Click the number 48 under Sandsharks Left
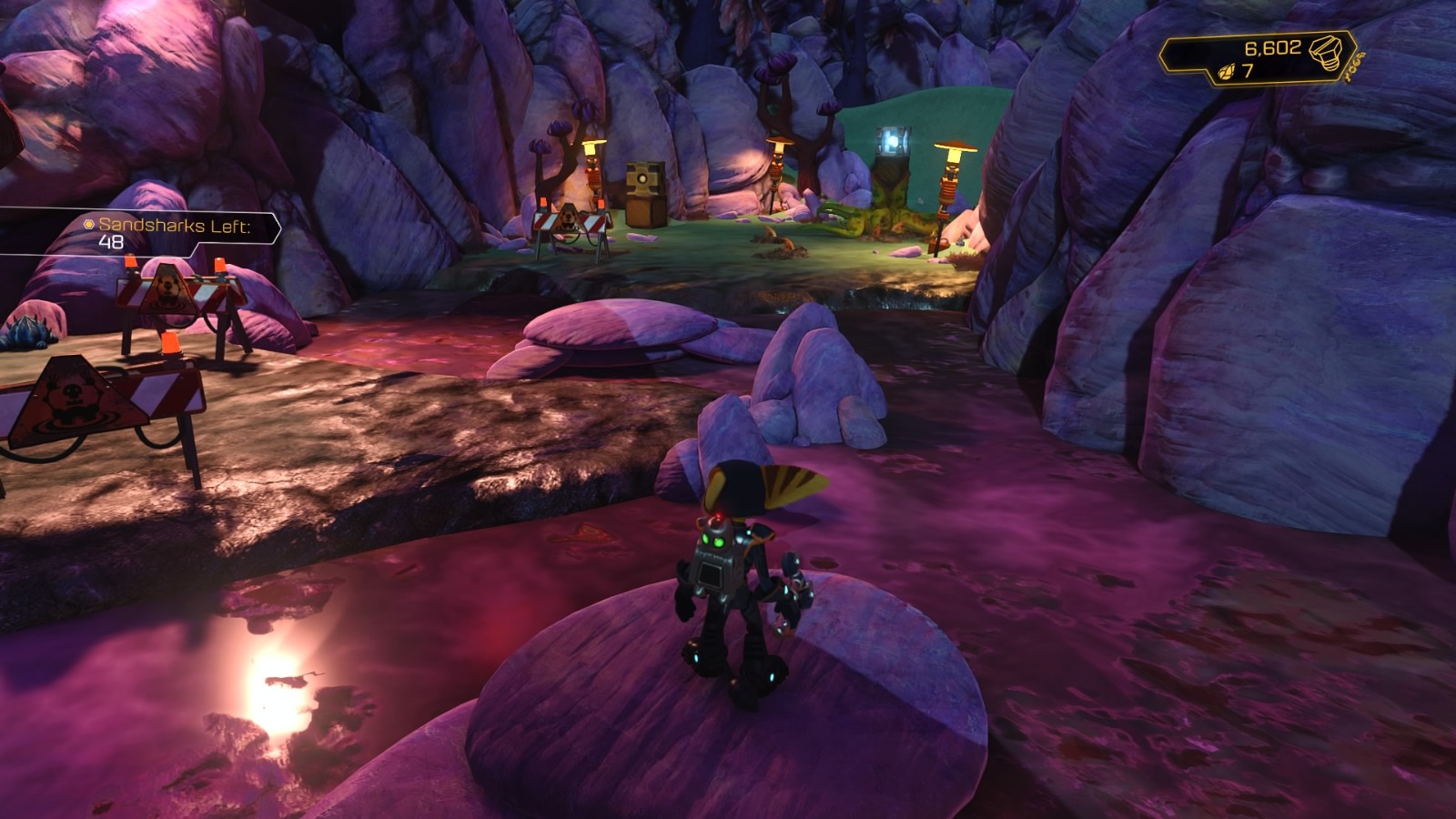This screenshot has height=819, width=1456. (x=111, y=242)
